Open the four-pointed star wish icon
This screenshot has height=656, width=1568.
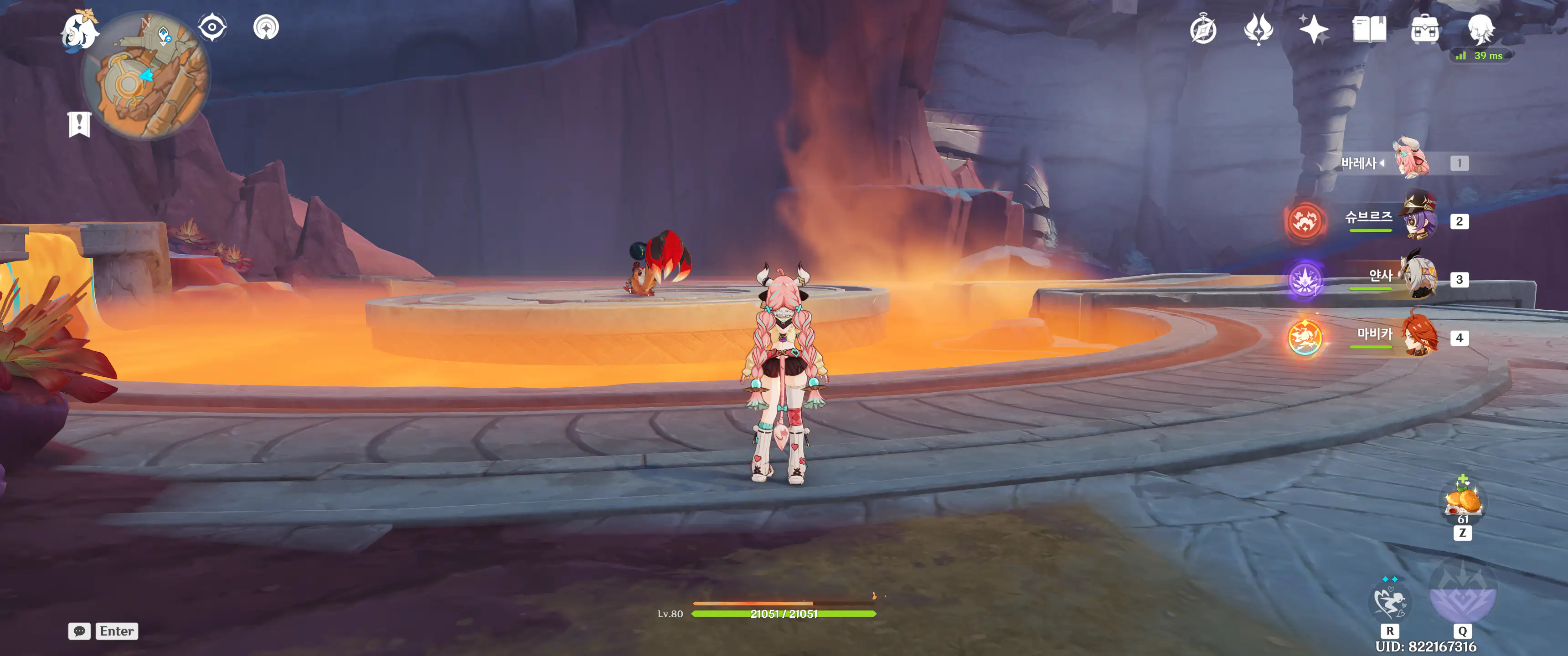coord(1313,29)
